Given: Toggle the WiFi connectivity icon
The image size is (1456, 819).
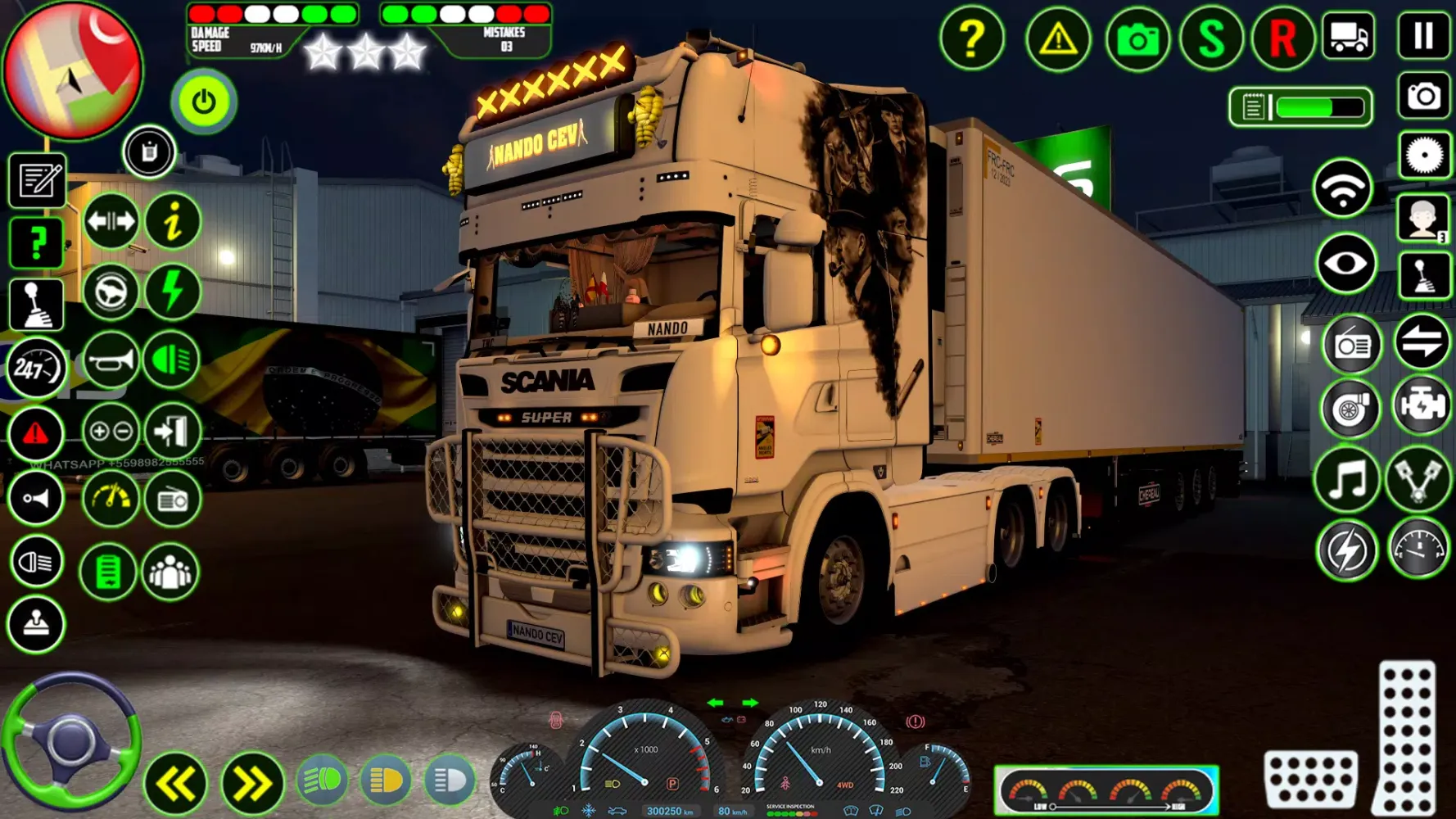Looking at the screenshot, I should click(1345, 187).
